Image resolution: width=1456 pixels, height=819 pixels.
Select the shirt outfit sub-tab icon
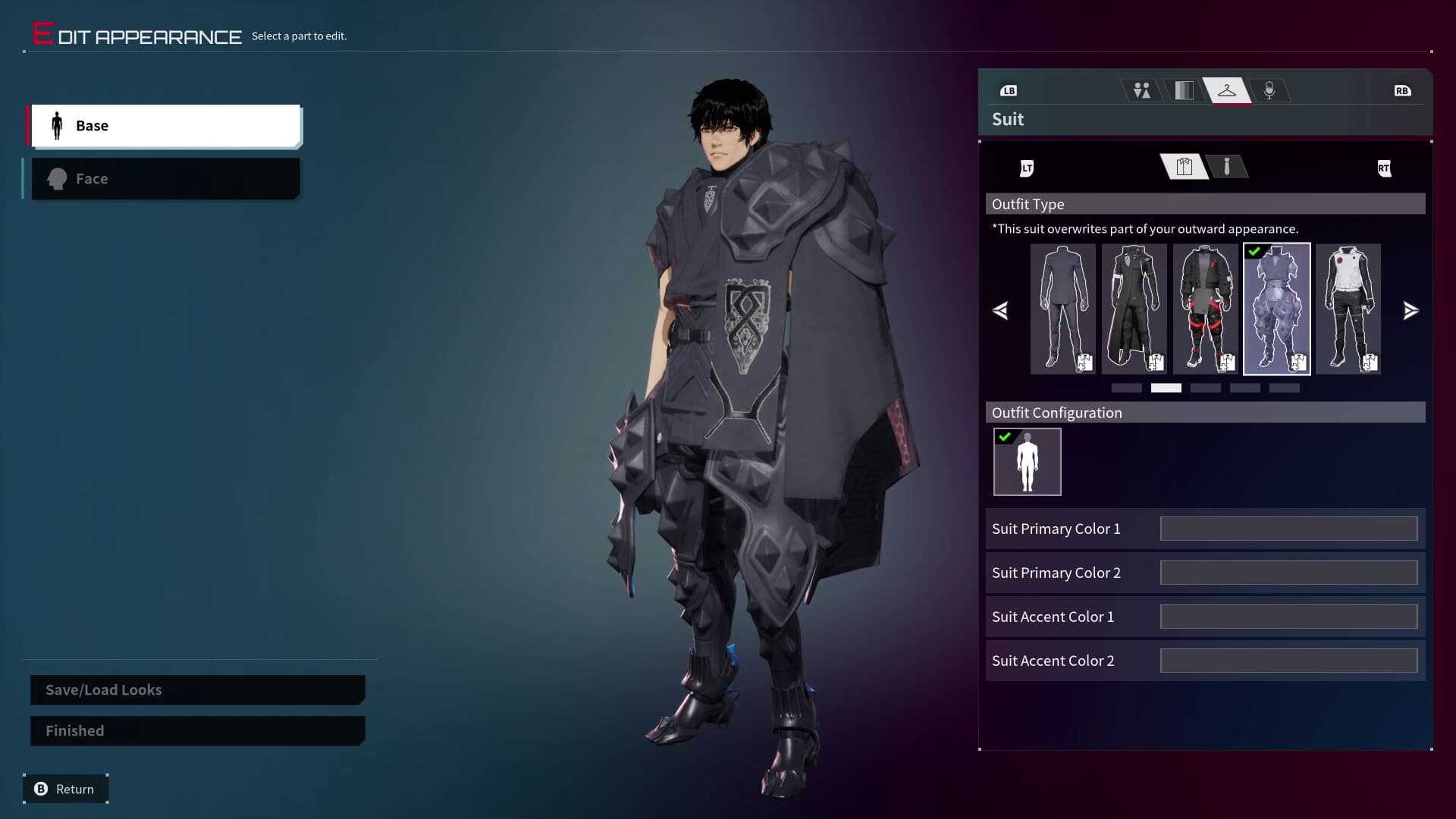[1183, 167]
